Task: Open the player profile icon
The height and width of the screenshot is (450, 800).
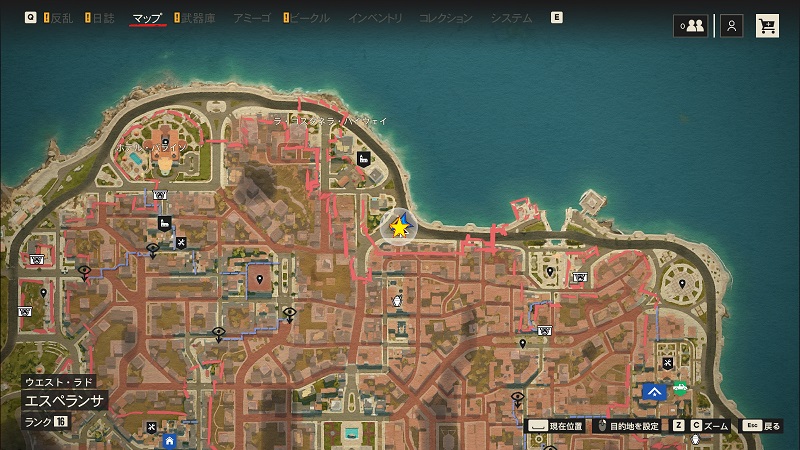Action: click(732, 26)
